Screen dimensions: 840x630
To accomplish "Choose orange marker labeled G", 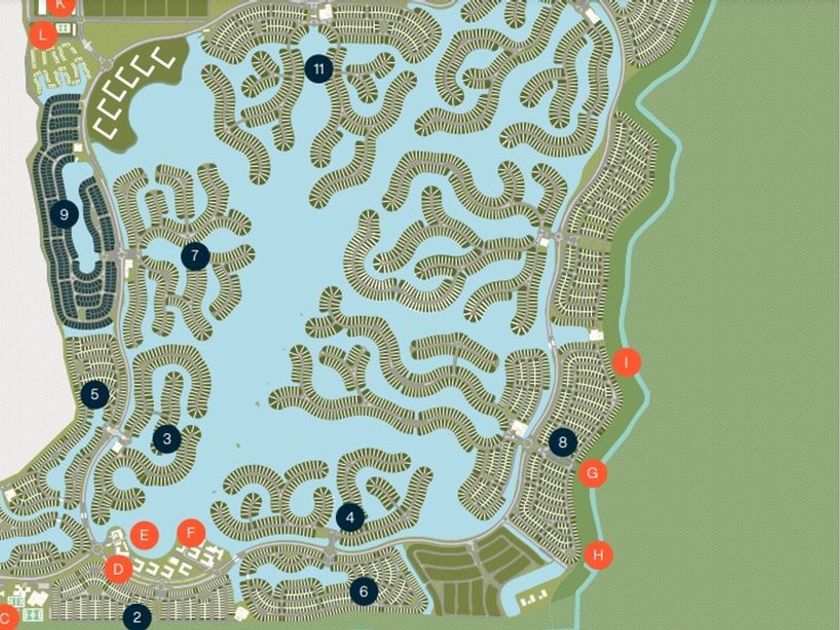I will [x=594, y=473].
